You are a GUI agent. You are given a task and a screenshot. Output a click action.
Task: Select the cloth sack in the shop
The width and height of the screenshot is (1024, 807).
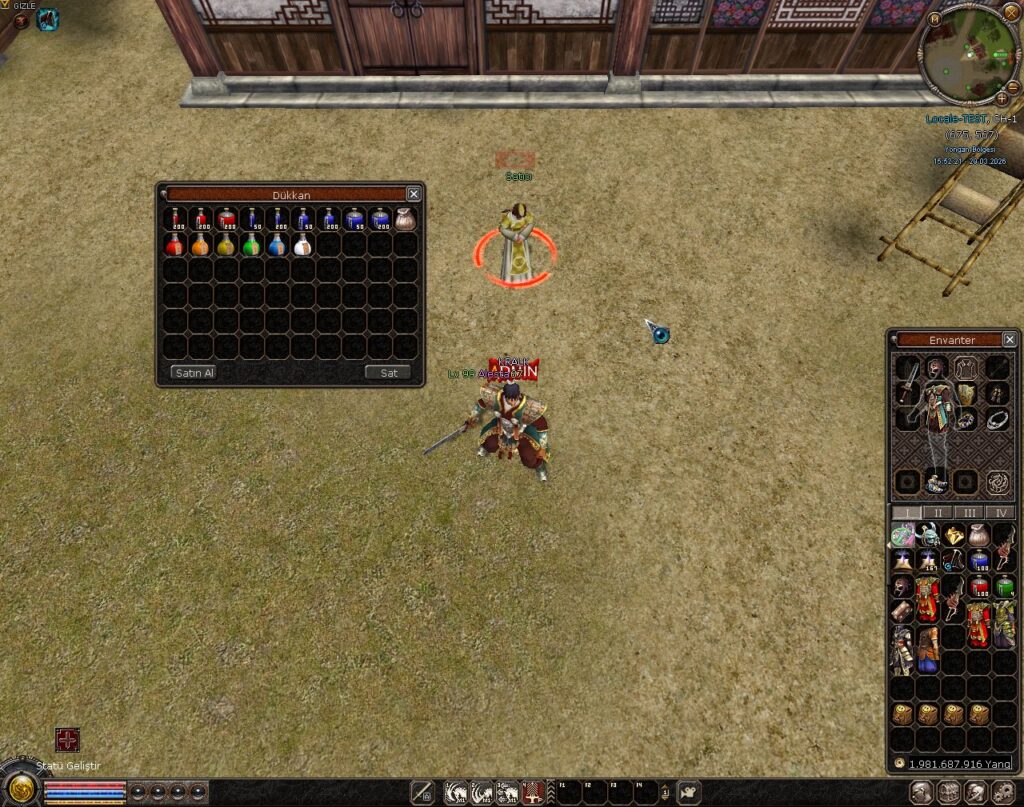click(x=405, y=220)
